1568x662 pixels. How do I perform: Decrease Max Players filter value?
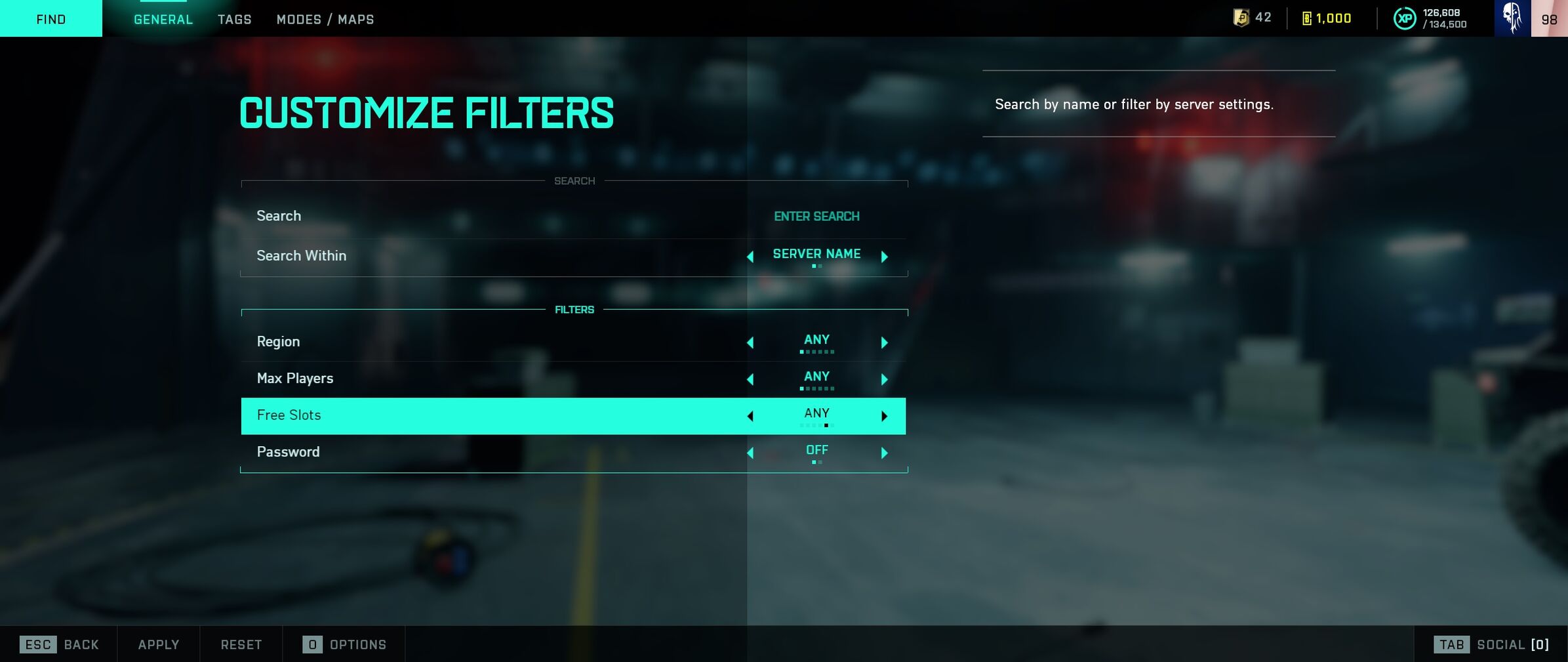pyautogui.click(x=750, y=379)
